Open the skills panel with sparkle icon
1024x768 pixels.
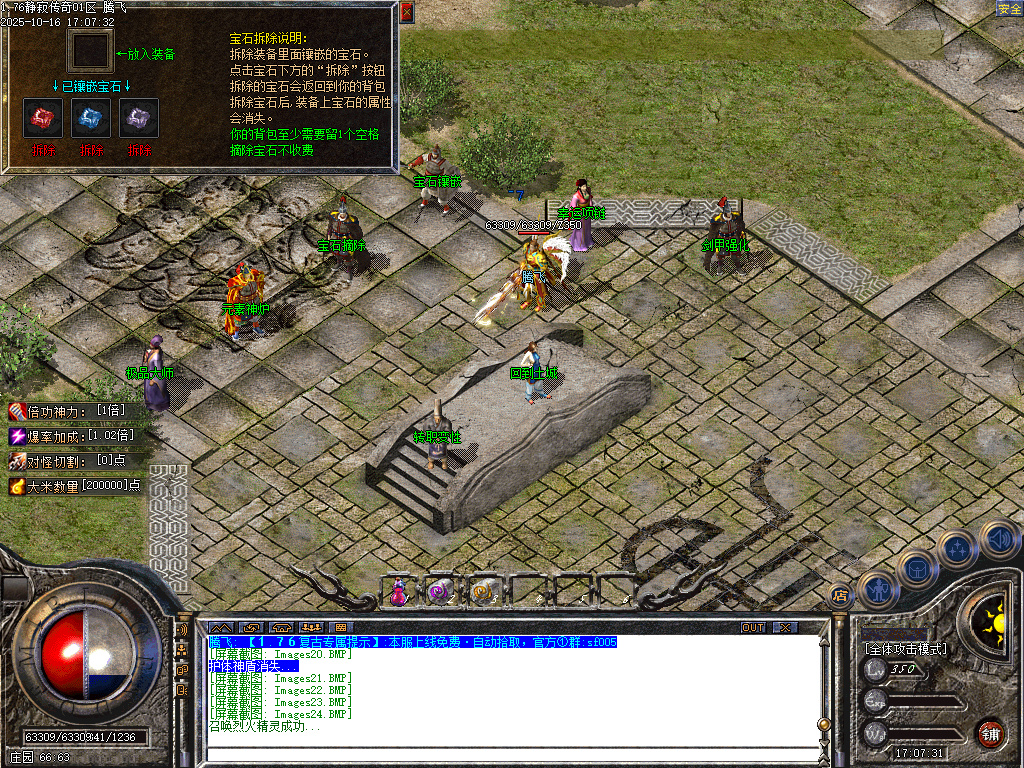point(957,548)
